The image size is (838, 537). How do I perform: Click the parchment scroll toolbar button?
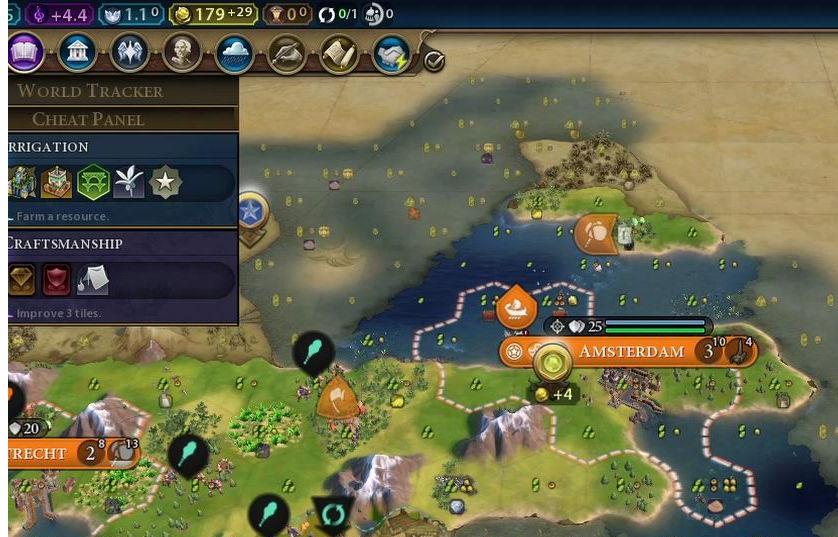tap(339, 52)
